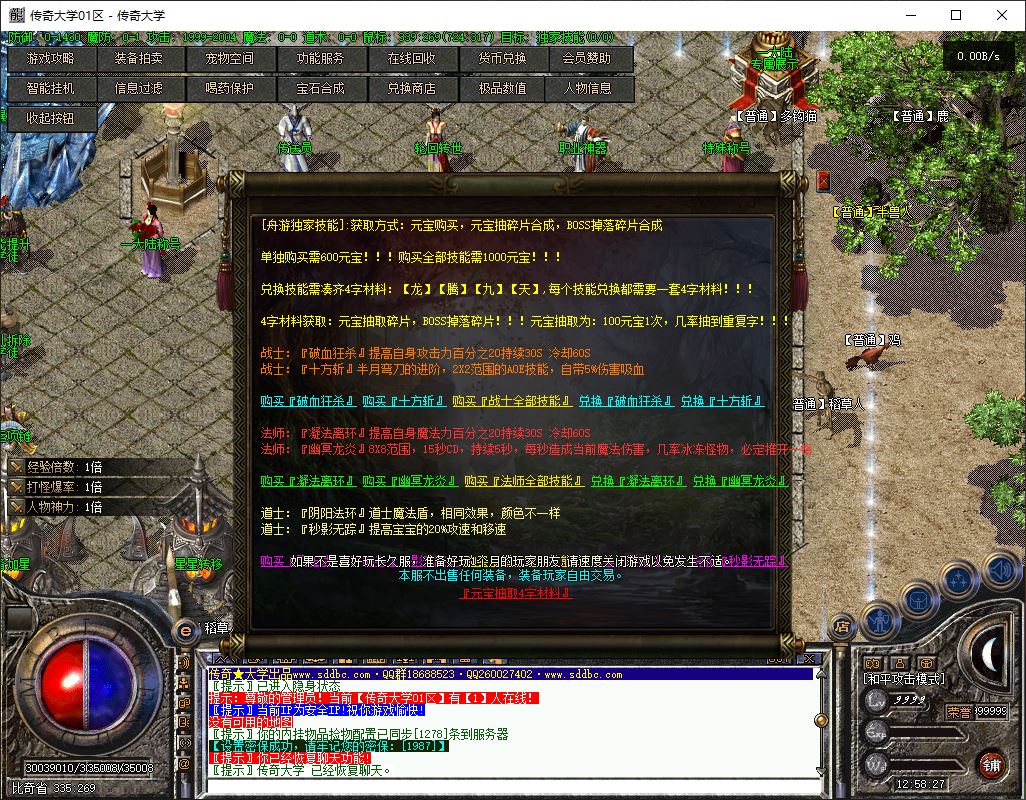Click the 『元宝抽取4字材料』 link
Viewport: 1026px width, 800px height.
(x=516, y=593)
